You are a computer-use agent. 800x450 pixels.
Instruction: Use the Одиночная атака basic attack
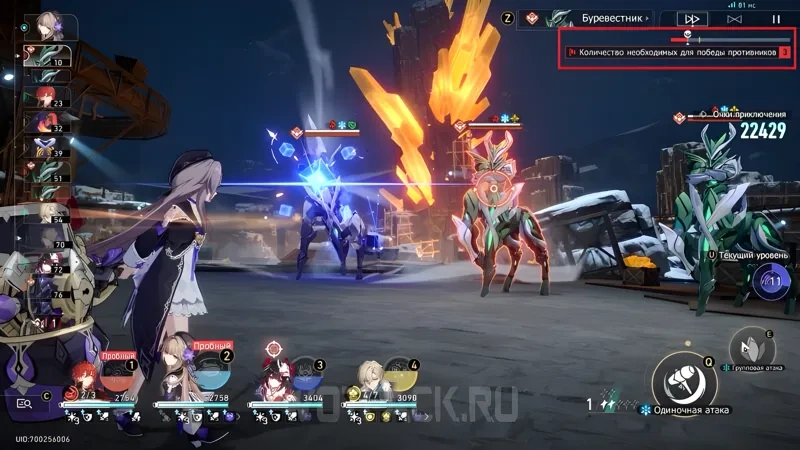[x=684, y=379]
